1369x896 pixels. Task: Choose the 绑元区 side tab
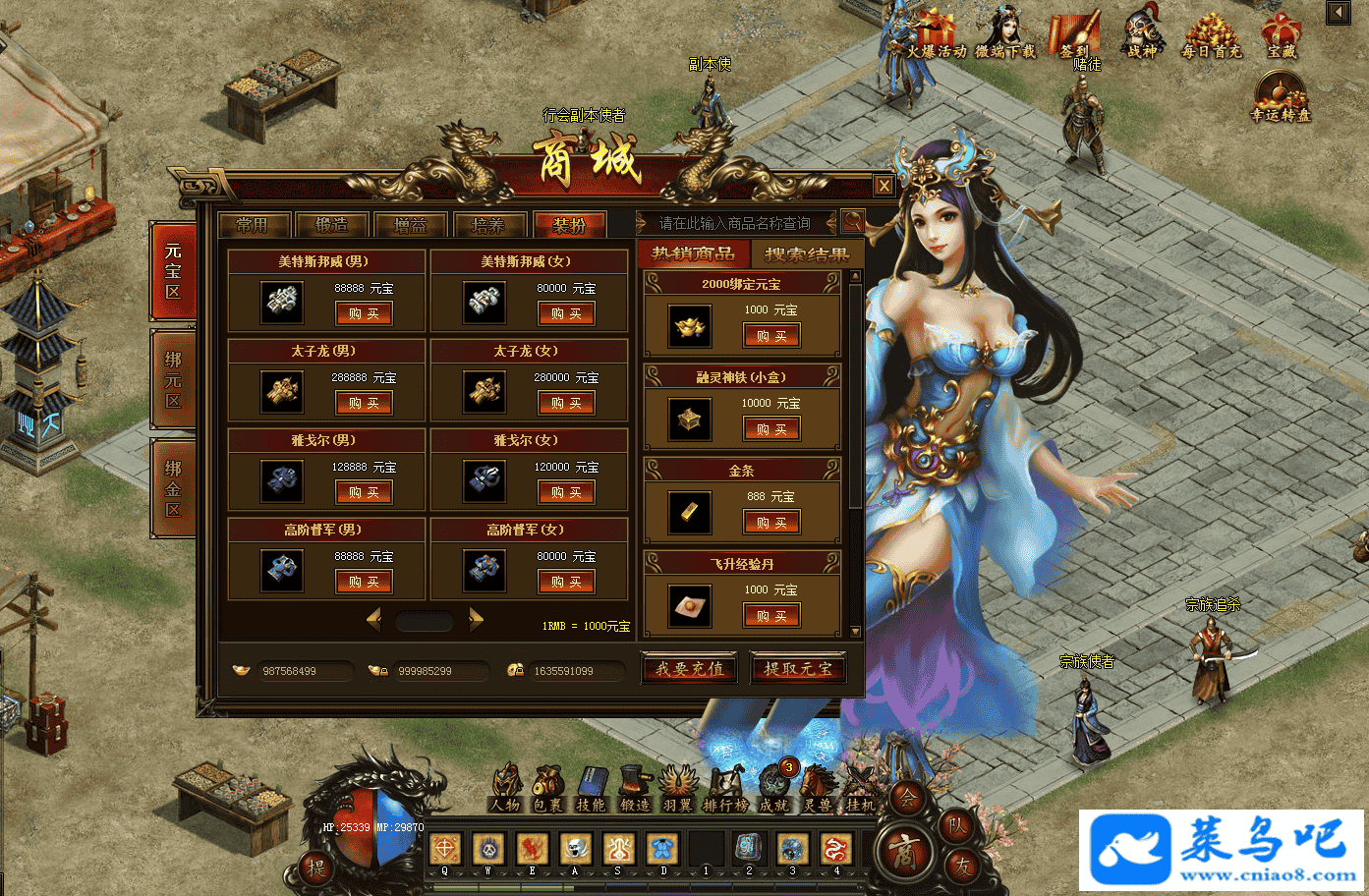pyautogui.click(x=173, y=379)
